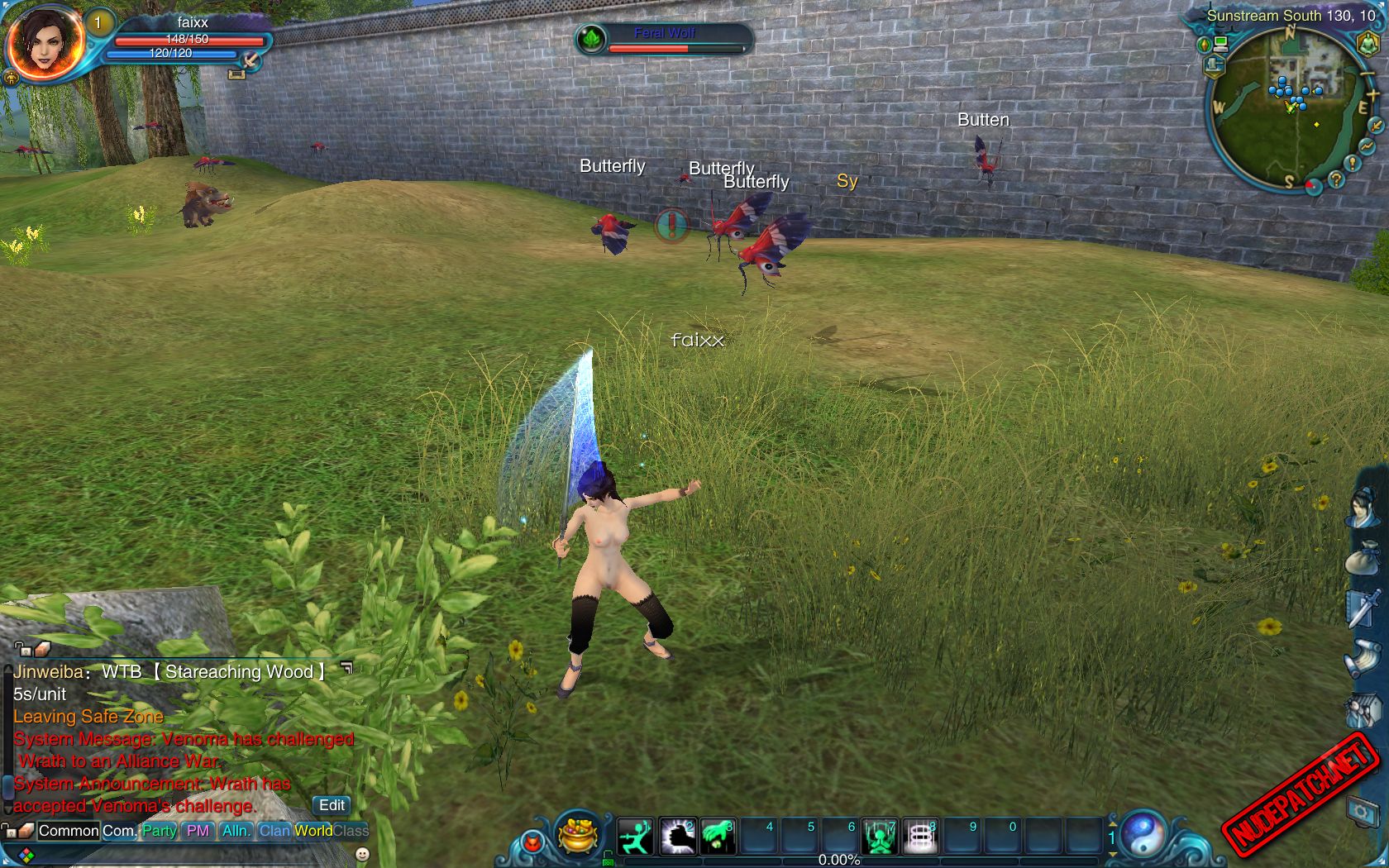The image size is (1389, 868).
Task: Open the emoticon smiley picker
Action: pyautogui.click(x=362, y=854)
